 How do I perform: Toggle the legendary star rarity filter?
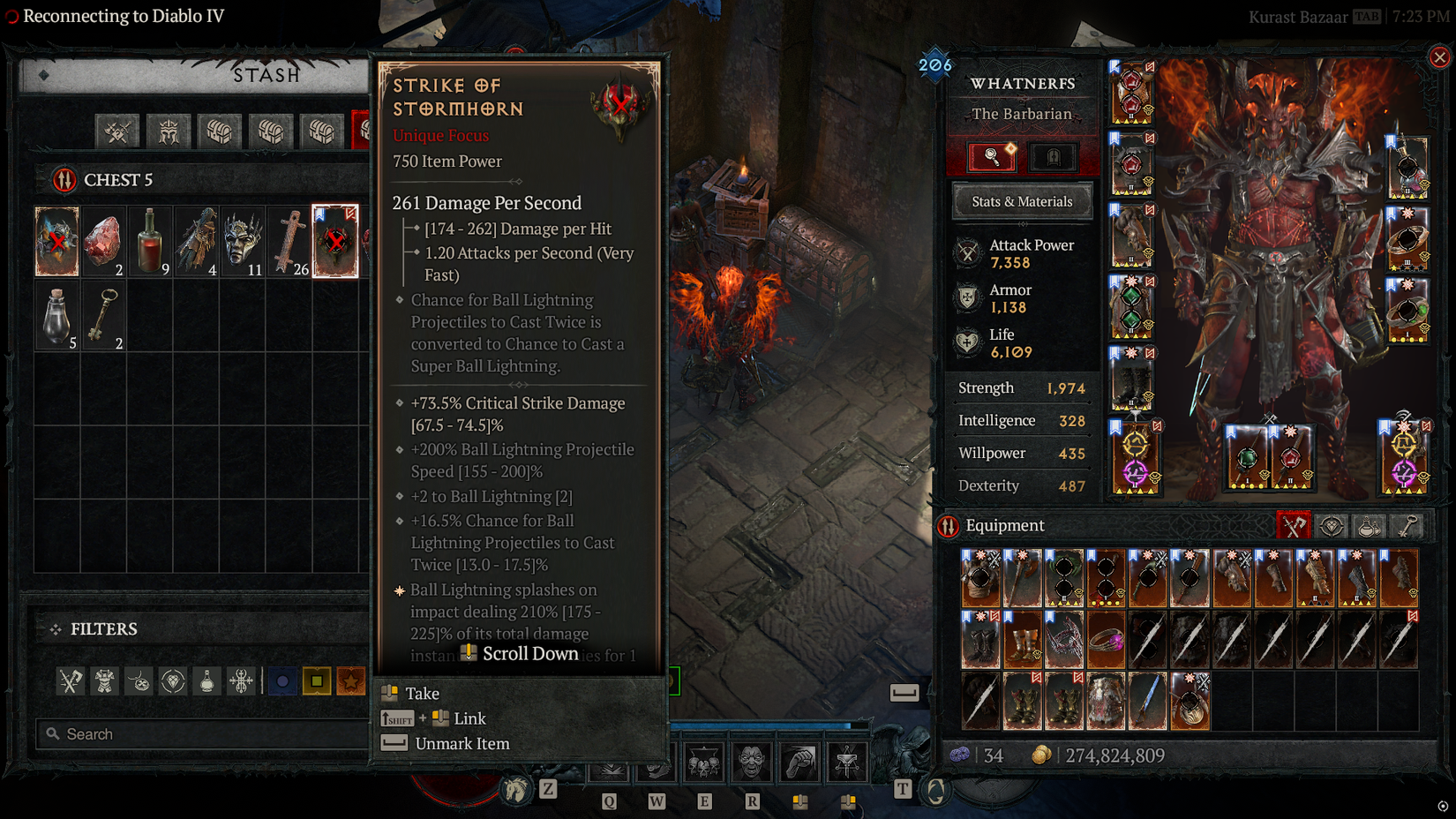pos(350,680)
